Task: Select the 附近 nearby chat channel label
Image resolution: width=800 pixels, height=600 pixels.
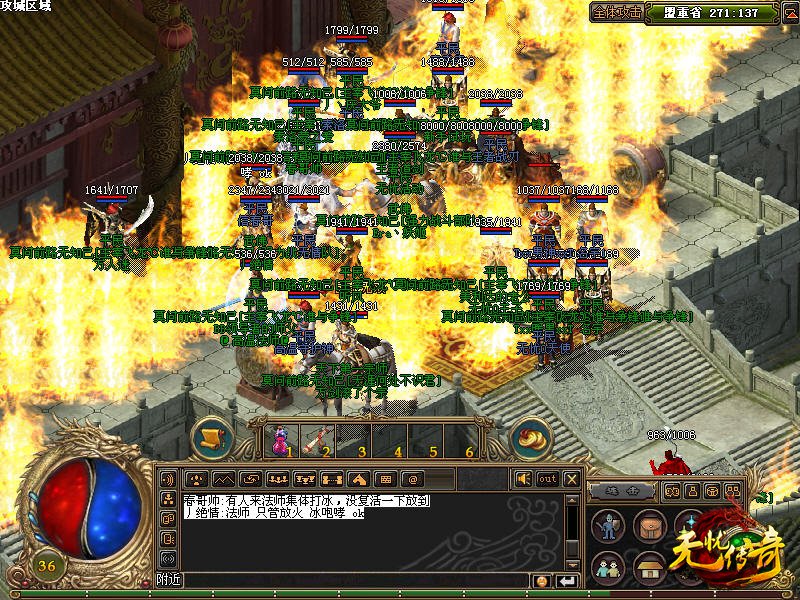Action: pos(169,580)
